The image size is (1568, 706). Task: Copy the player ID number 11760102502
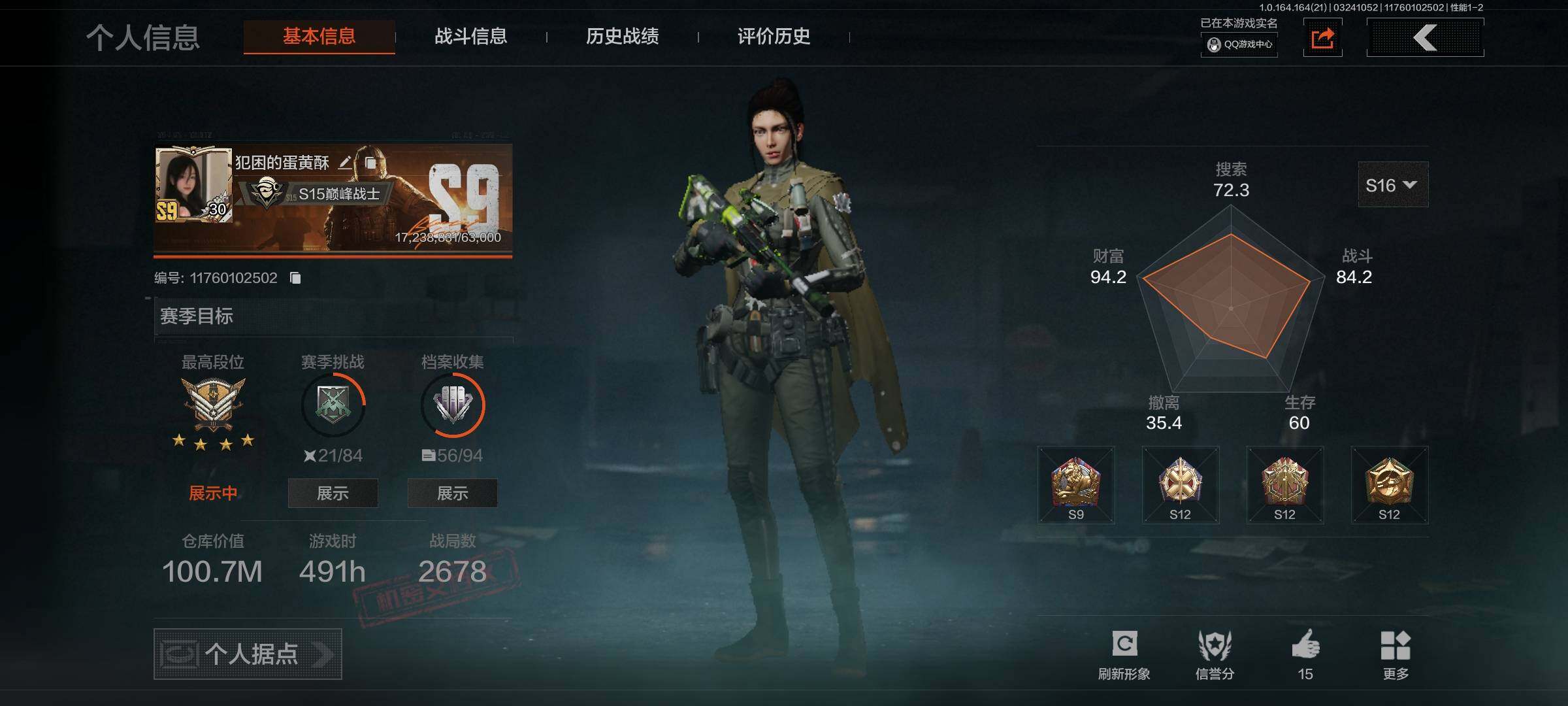295,278
